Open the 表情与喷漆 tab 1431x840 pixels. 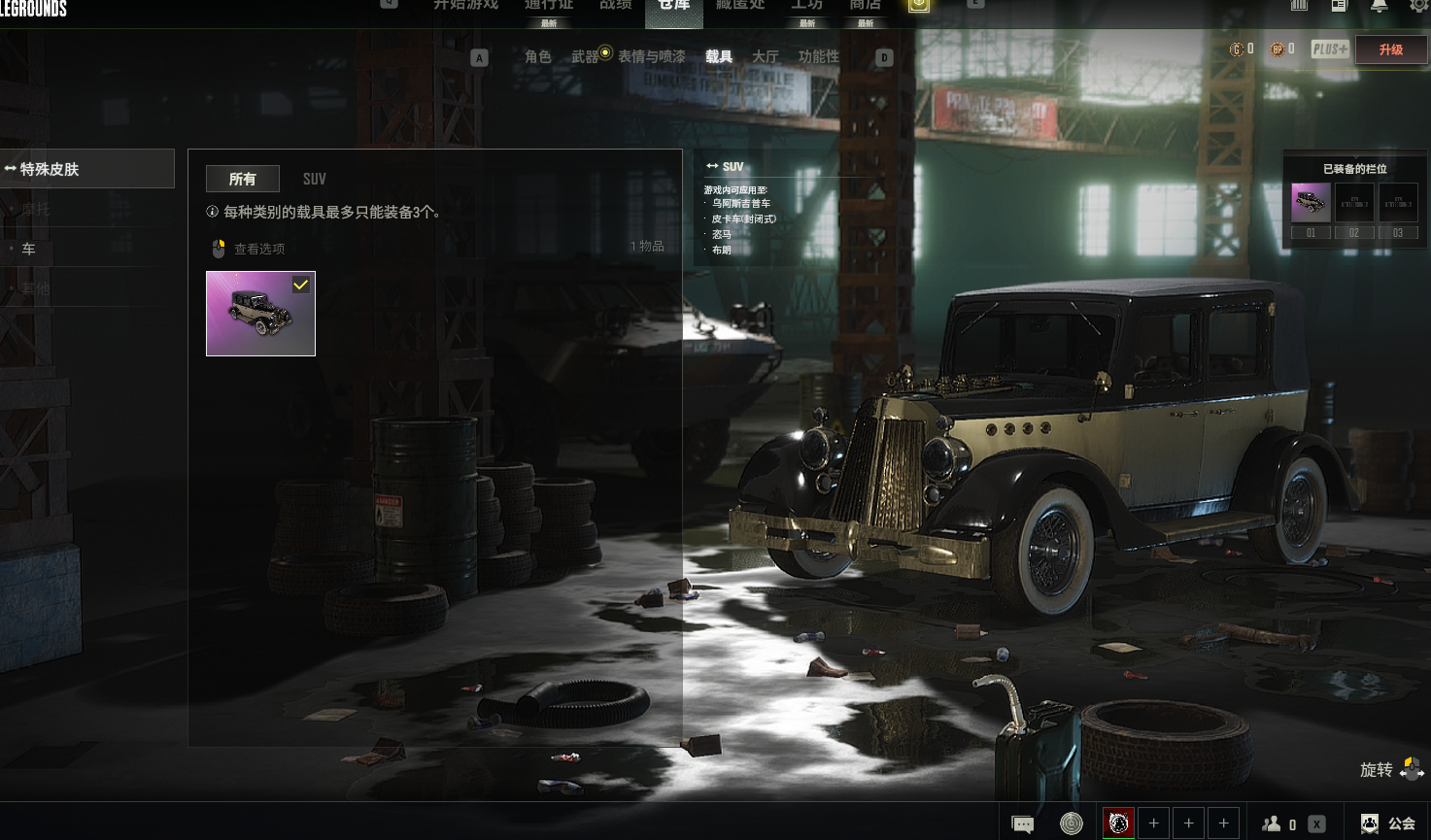pos(651,57)
